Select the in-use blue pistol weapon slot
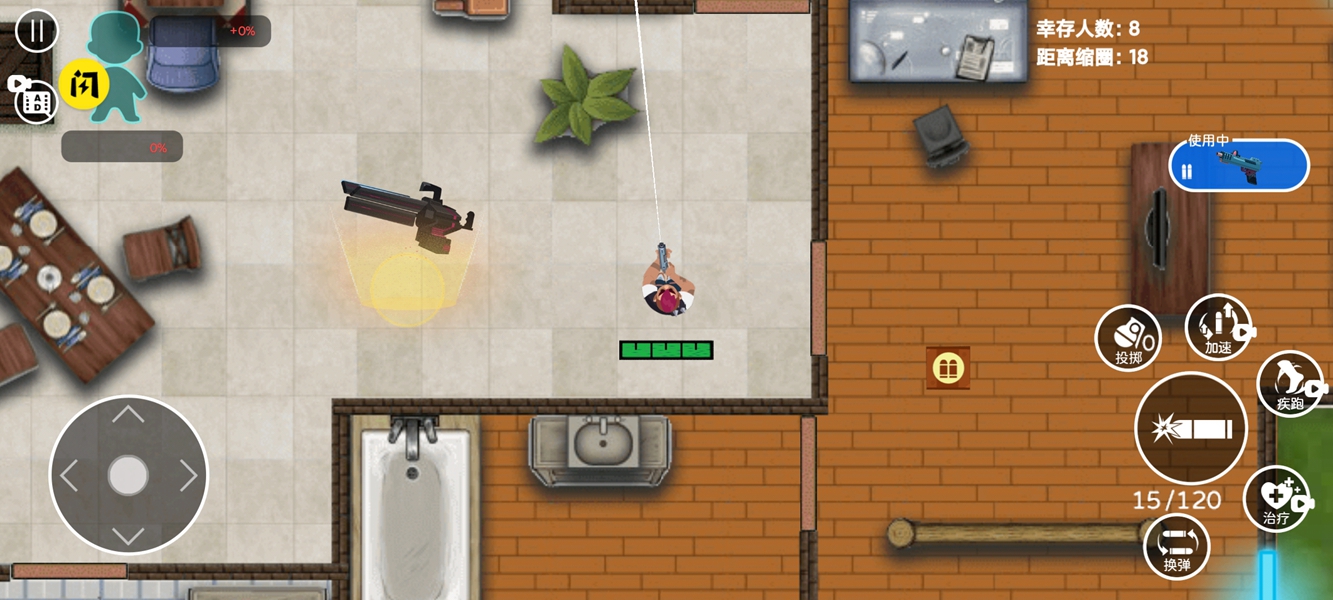The height and width of the screenshot is (600, 1333). pos(1238,165)
